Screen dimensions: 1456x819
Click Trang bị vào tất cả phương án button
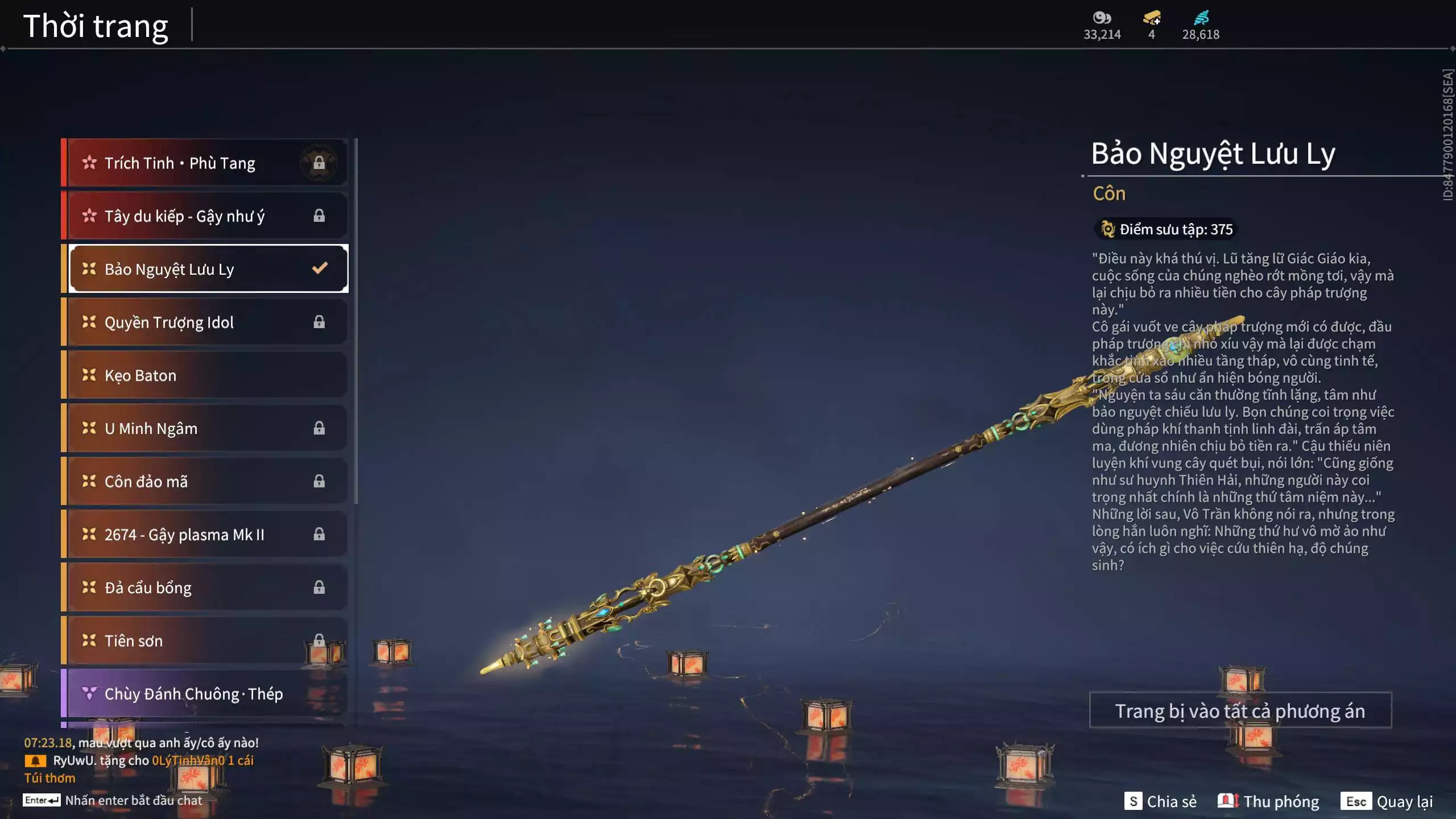click(1240, 711)
